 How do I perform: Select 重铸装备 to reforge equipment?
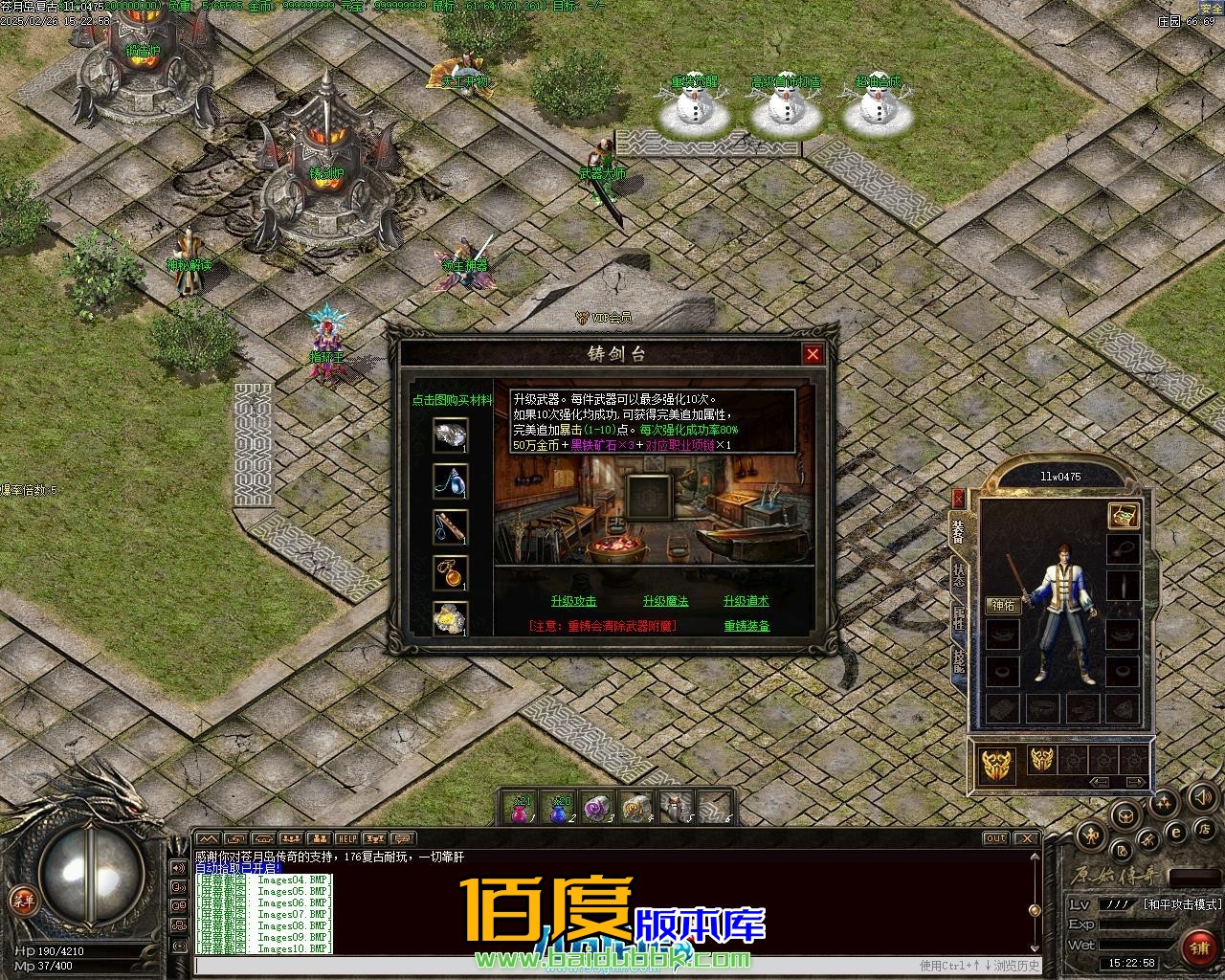tap(746, 626)
